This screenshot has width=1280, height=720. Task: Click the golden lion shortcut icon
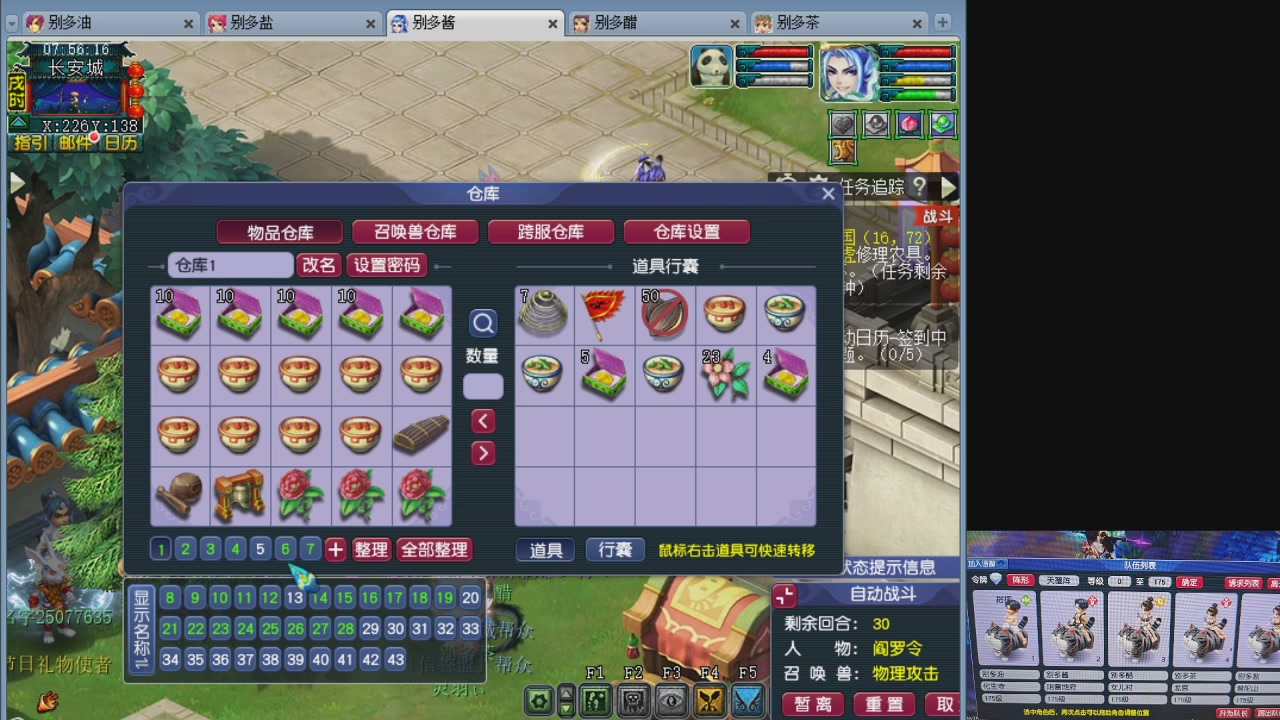[x=843, y=152]
